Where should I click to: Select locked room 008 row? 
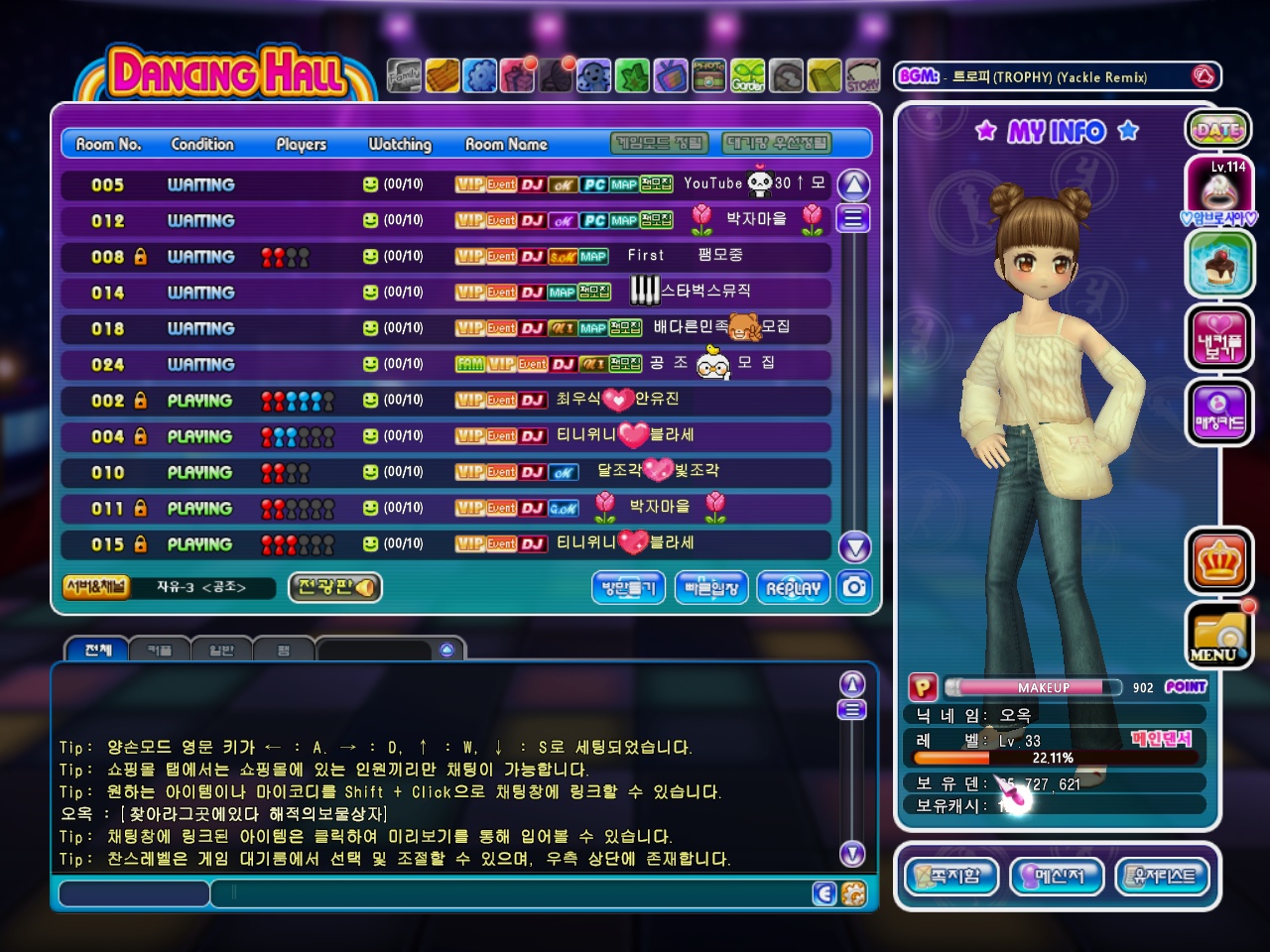445,257
